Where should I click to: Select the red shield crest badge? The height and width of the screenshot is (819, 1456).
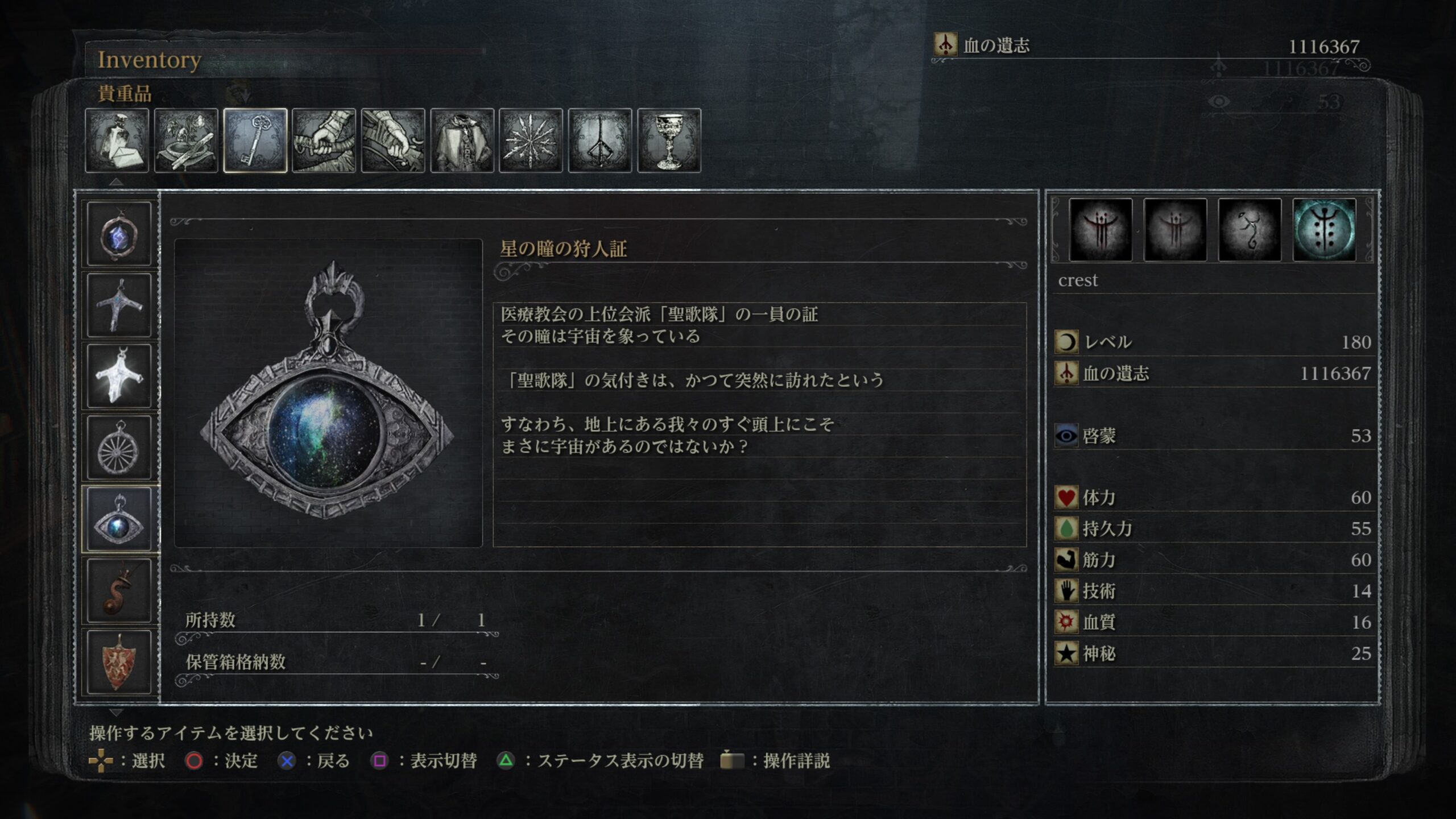tap(119, 662)
